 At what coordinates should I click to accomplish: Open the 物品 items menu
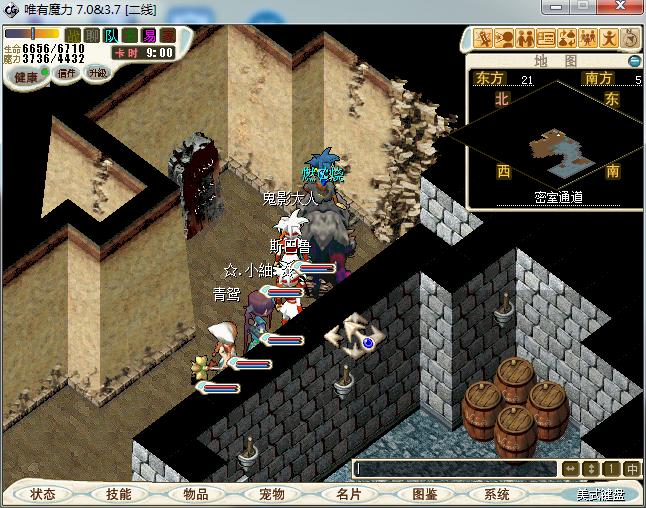point(195,494)
